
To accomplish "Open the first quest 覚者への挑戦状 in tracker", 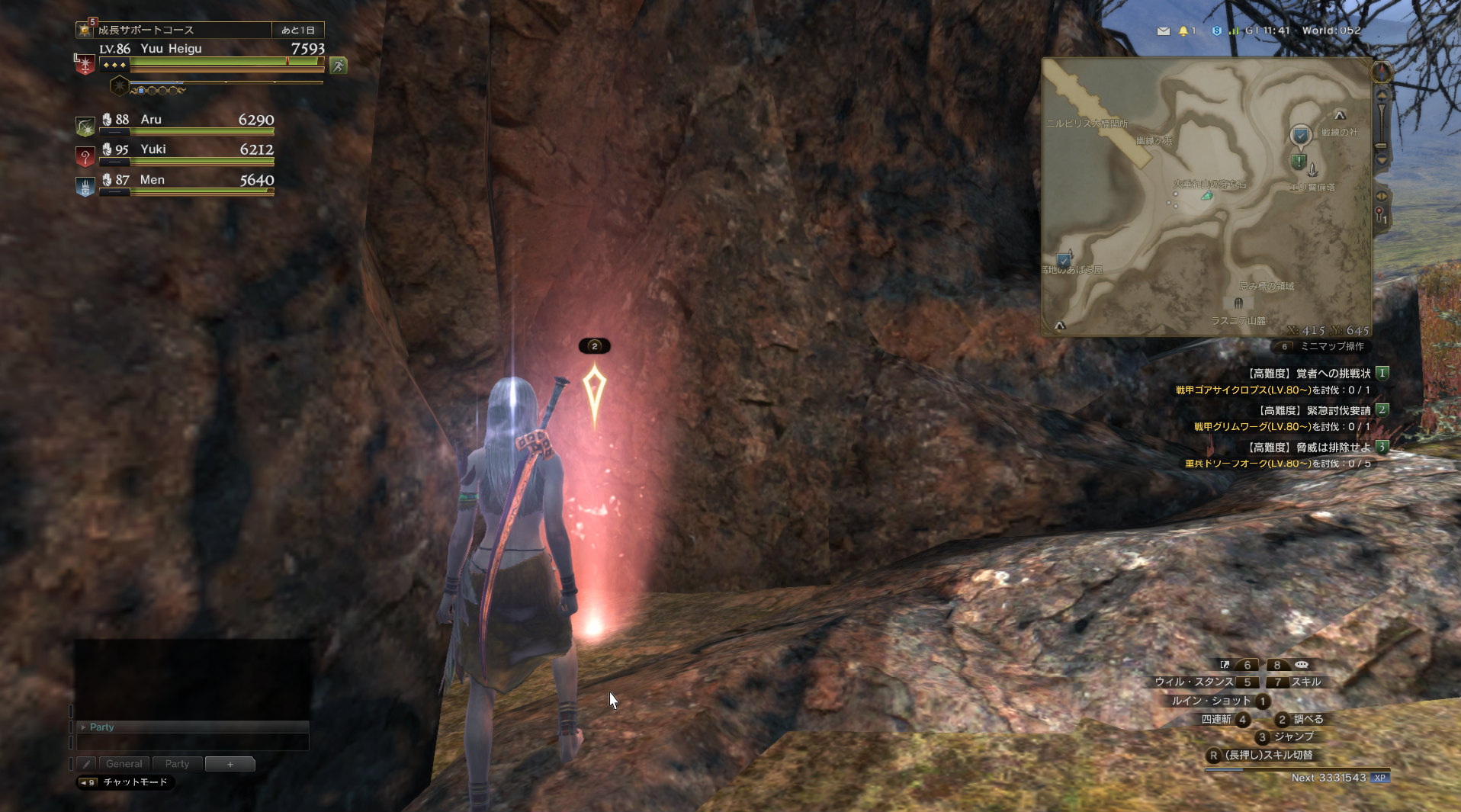I will point(1309,374).
